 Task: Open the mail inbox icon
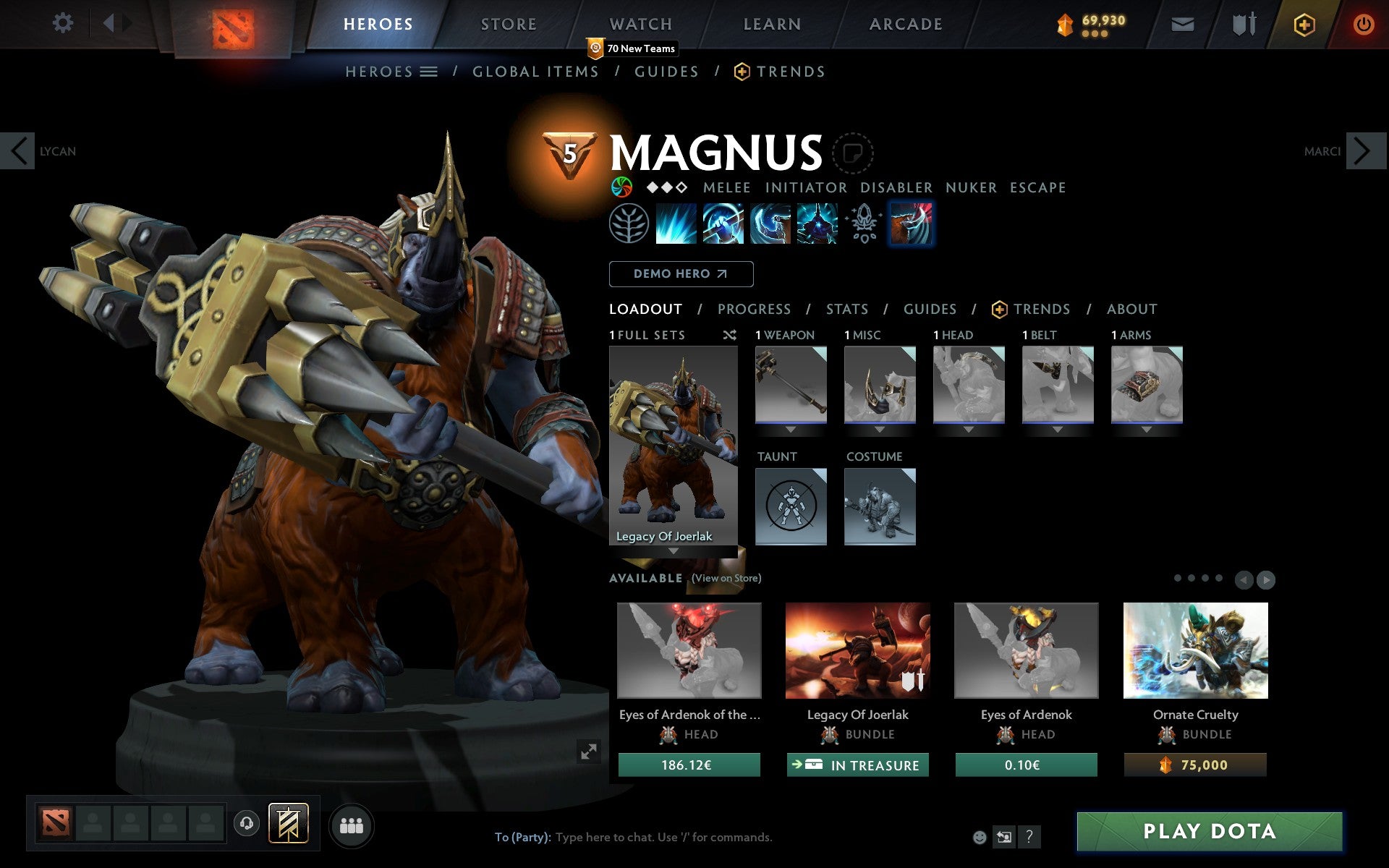[x=1182, y=23]
